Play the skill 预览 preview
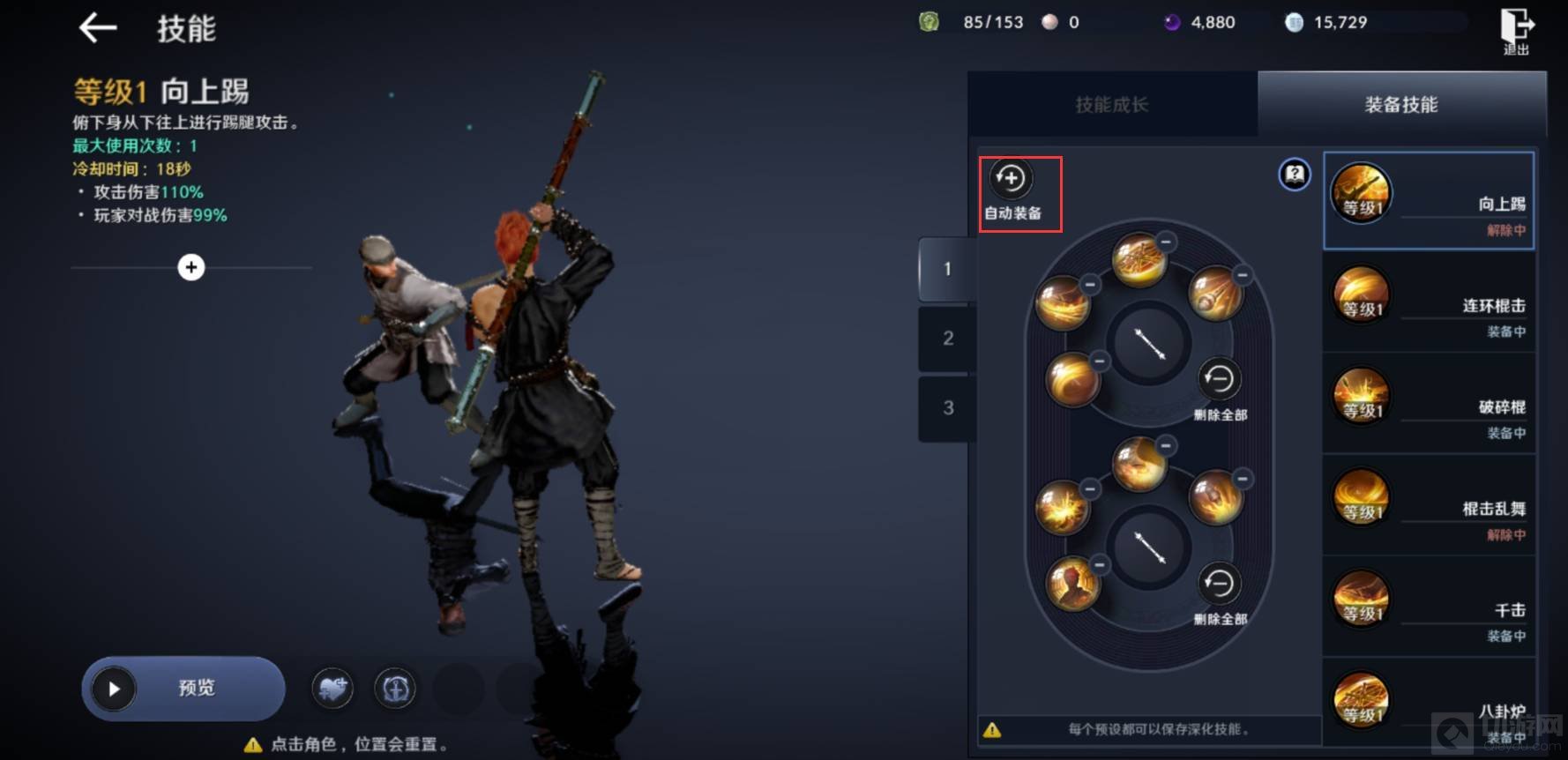The height and width of the screenshot is (760, 1568). click(x=183, y=689)
